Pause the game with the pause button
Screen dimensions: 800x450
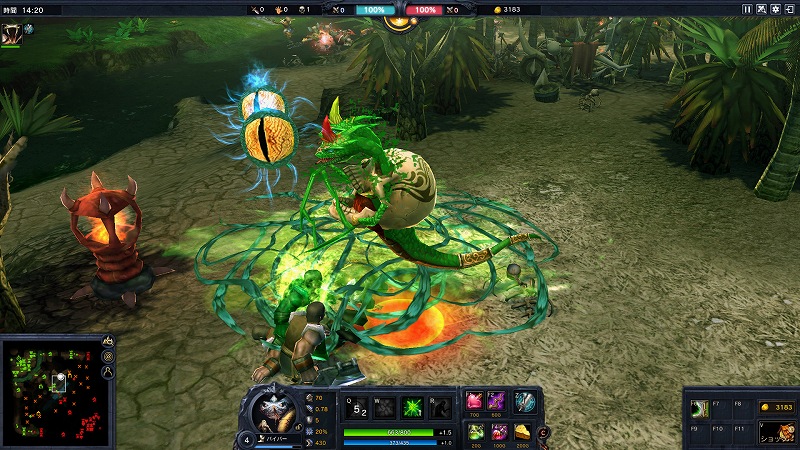pos(746,9)
